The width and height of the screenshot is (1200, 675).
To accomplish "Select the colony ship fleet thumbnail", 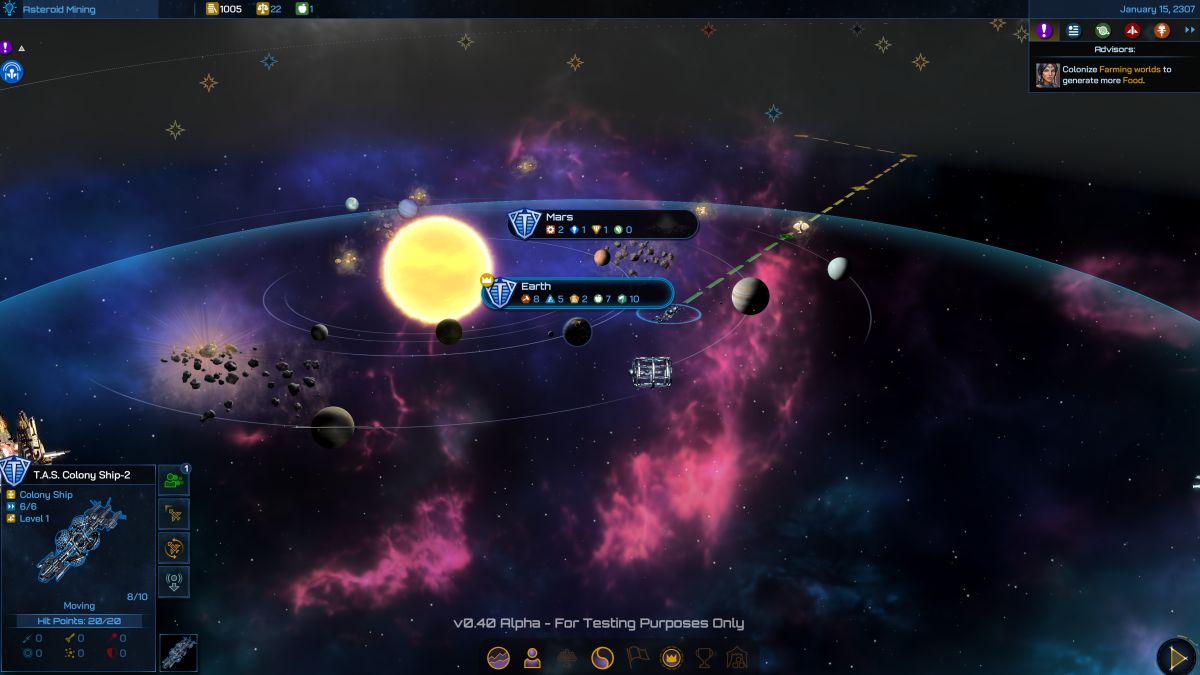I will pos(179,653).
